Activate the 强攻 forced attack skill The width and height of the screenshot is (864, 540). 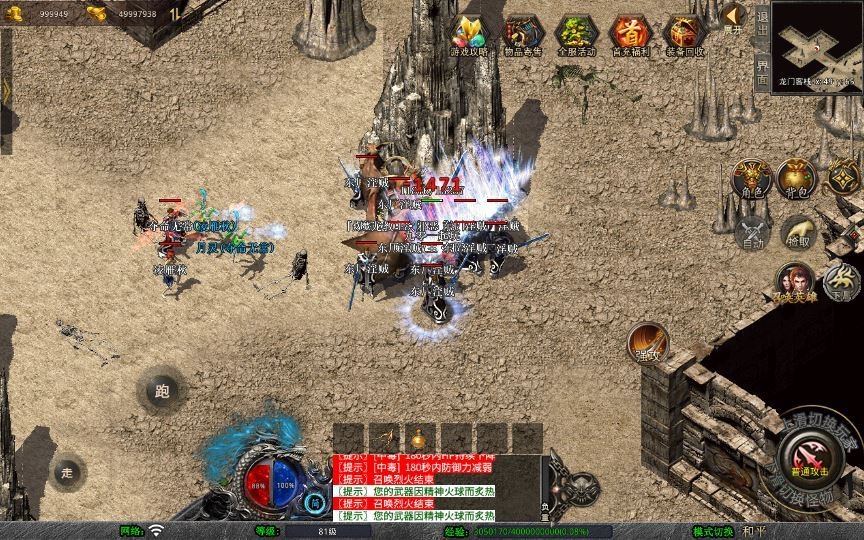pos(648,343)
